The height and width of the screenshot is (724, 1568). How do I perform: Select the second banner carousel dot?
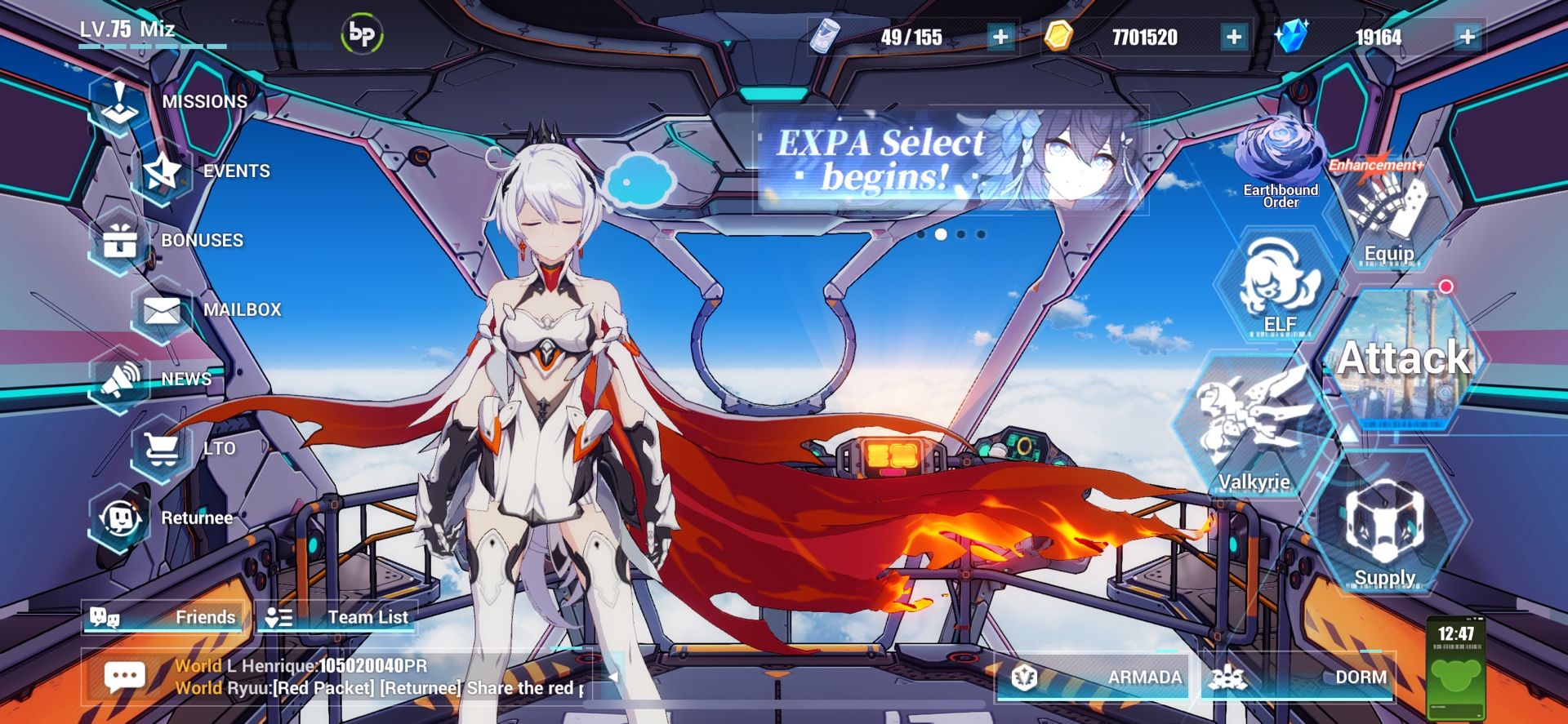pos(941,236)
